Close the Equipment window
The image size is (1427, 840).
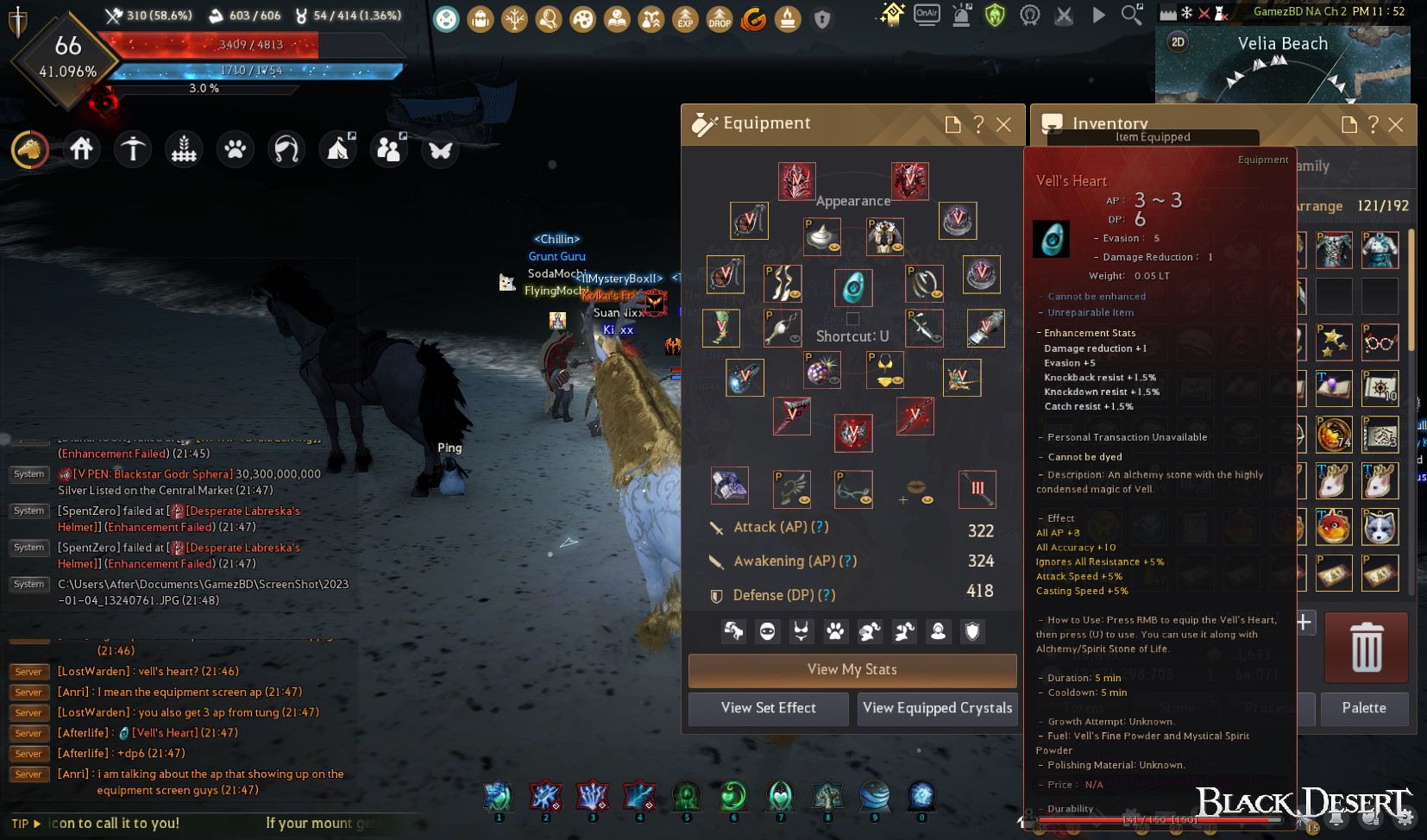[x=1003, y=125]
